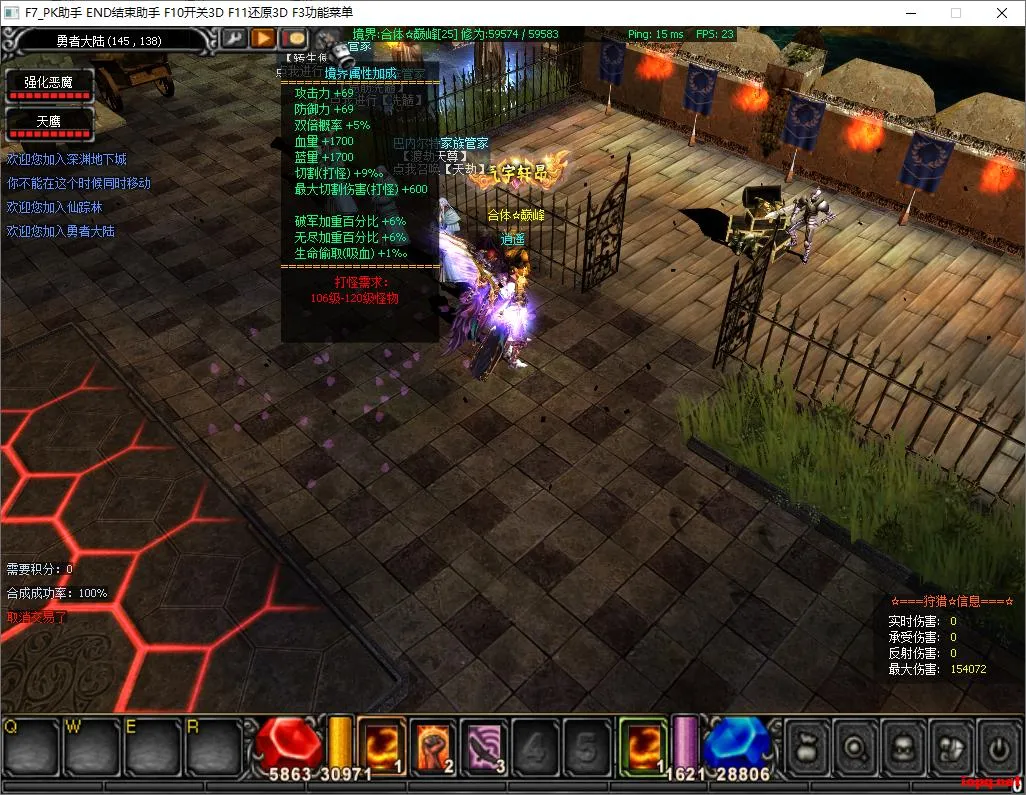This screenshot has height=795, width=1026.
Task: Click the mouse icon button
Action: (x=950, y=747)
